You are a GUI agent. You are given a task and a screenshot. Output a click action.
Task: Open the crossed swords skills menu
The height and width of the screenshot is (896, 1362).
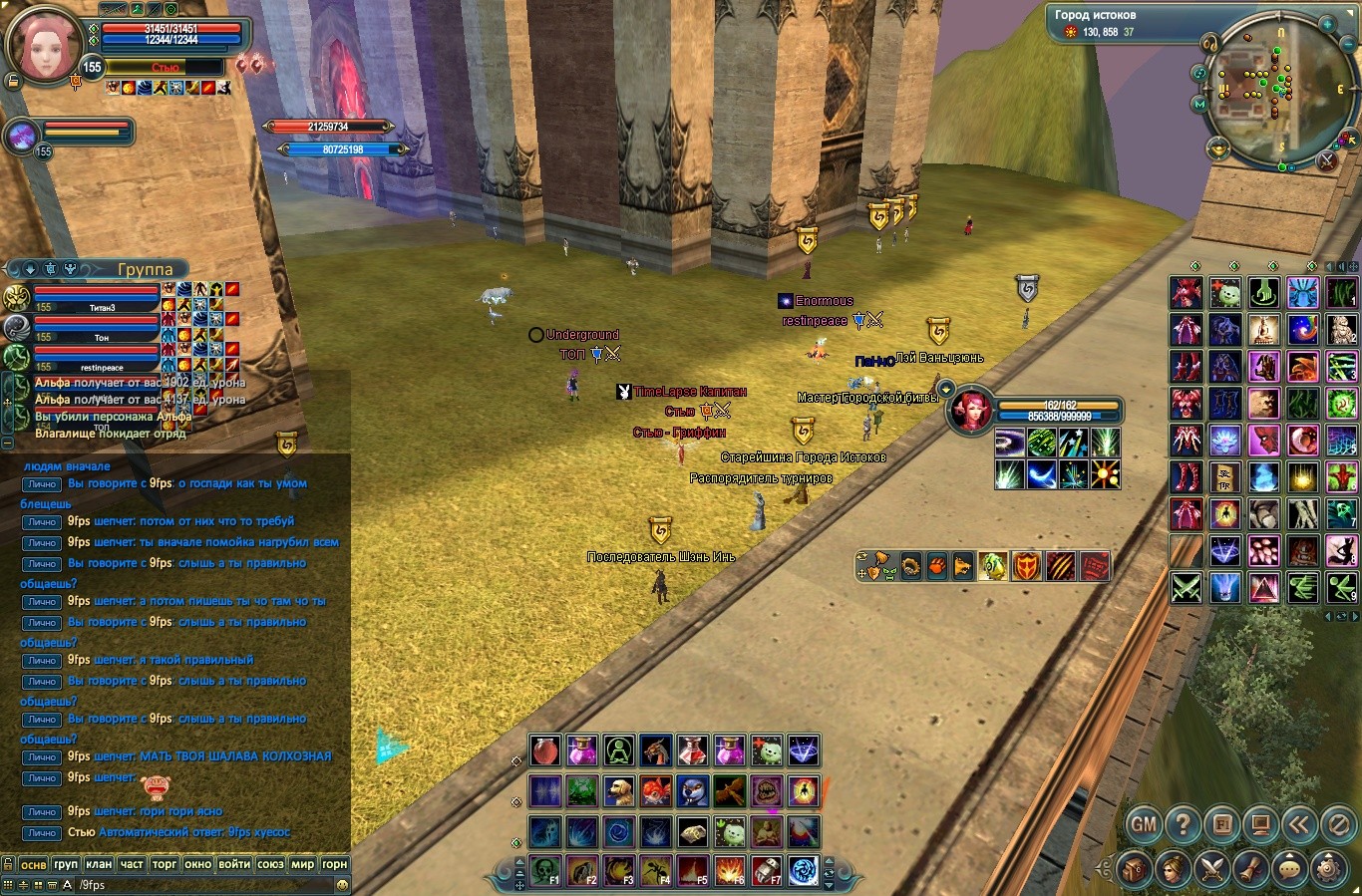click(x=1212, y=869)
